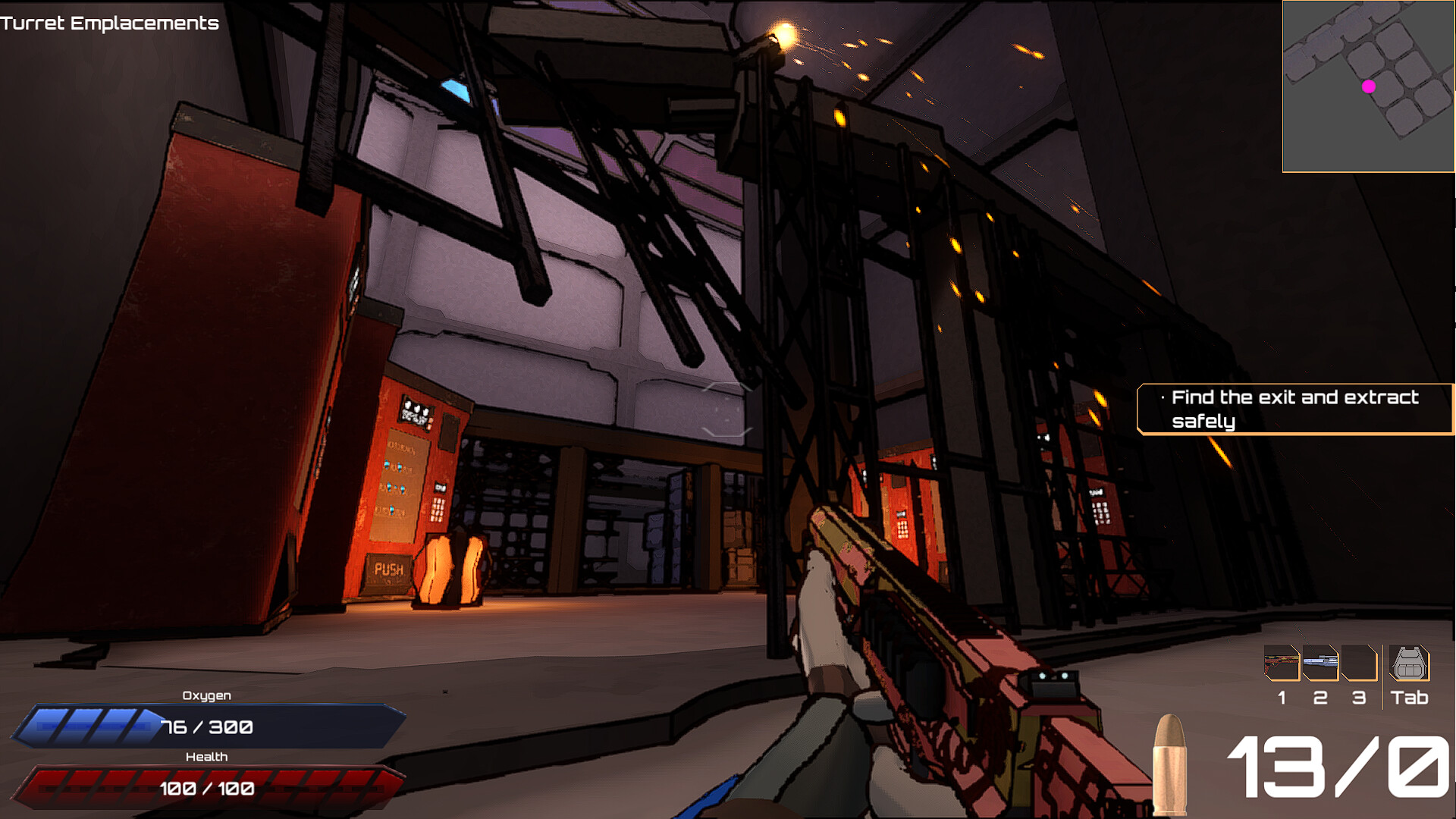Click the 'Turret Emplacements' level title
Viewport: 1456px width, 819px height.
pyautogui.click(x=109, y=24)
